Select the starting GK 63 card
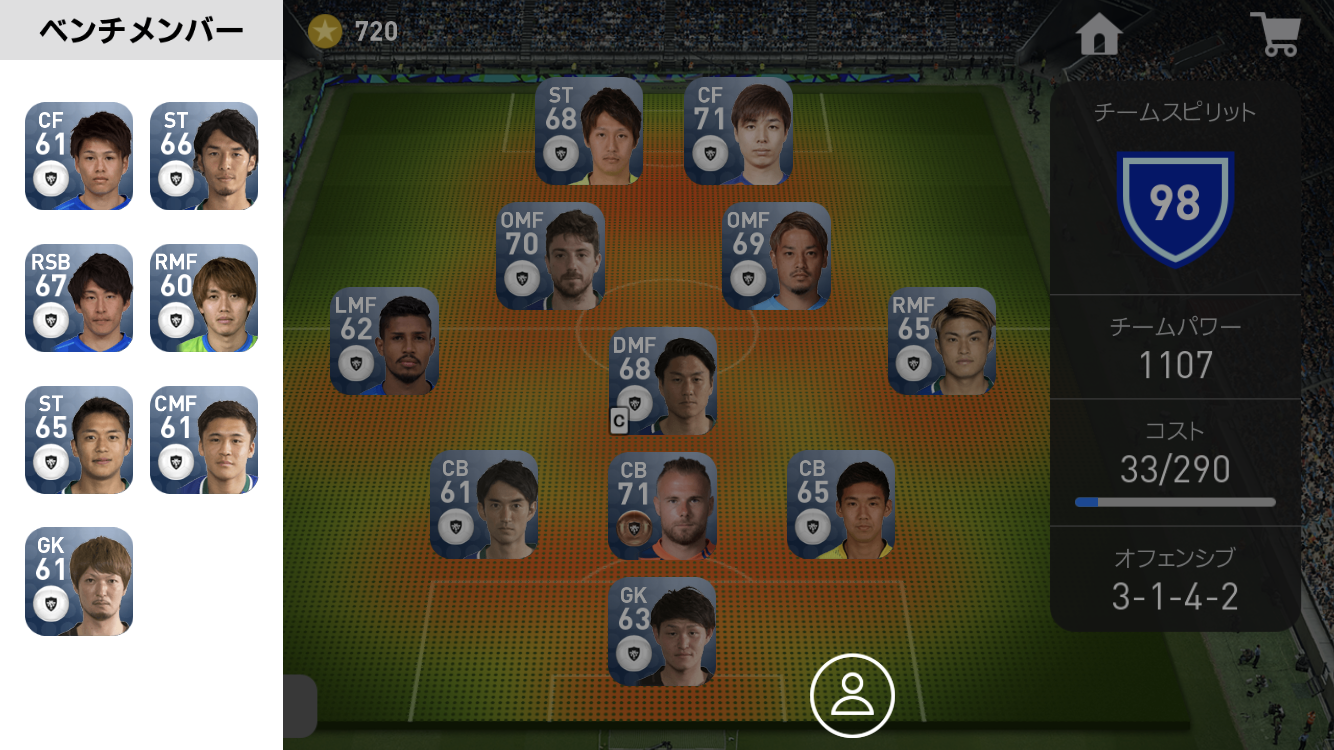Image resolution: width=1334 pixels, height=750 pixels. [662, 631]
